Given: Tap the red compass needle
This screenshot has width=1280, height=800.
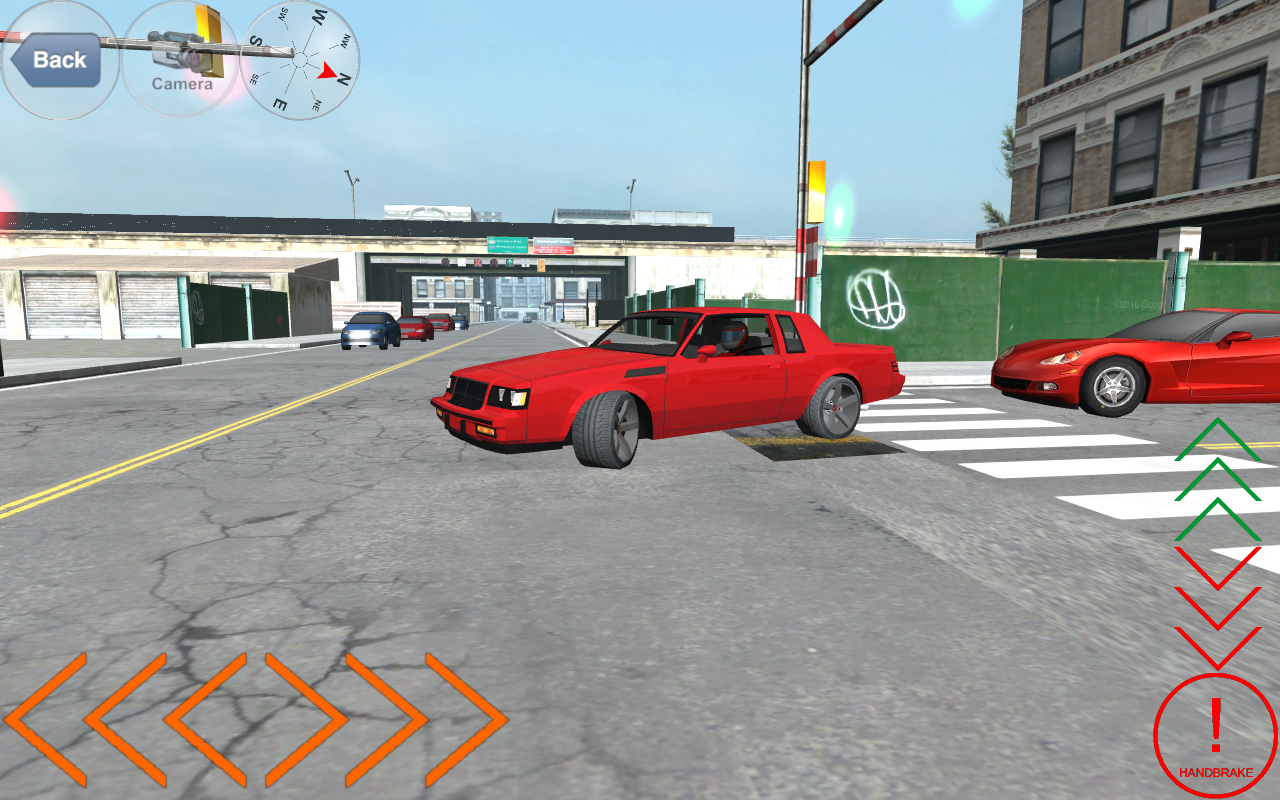Looking at the screenshot, I should (325, 70).
